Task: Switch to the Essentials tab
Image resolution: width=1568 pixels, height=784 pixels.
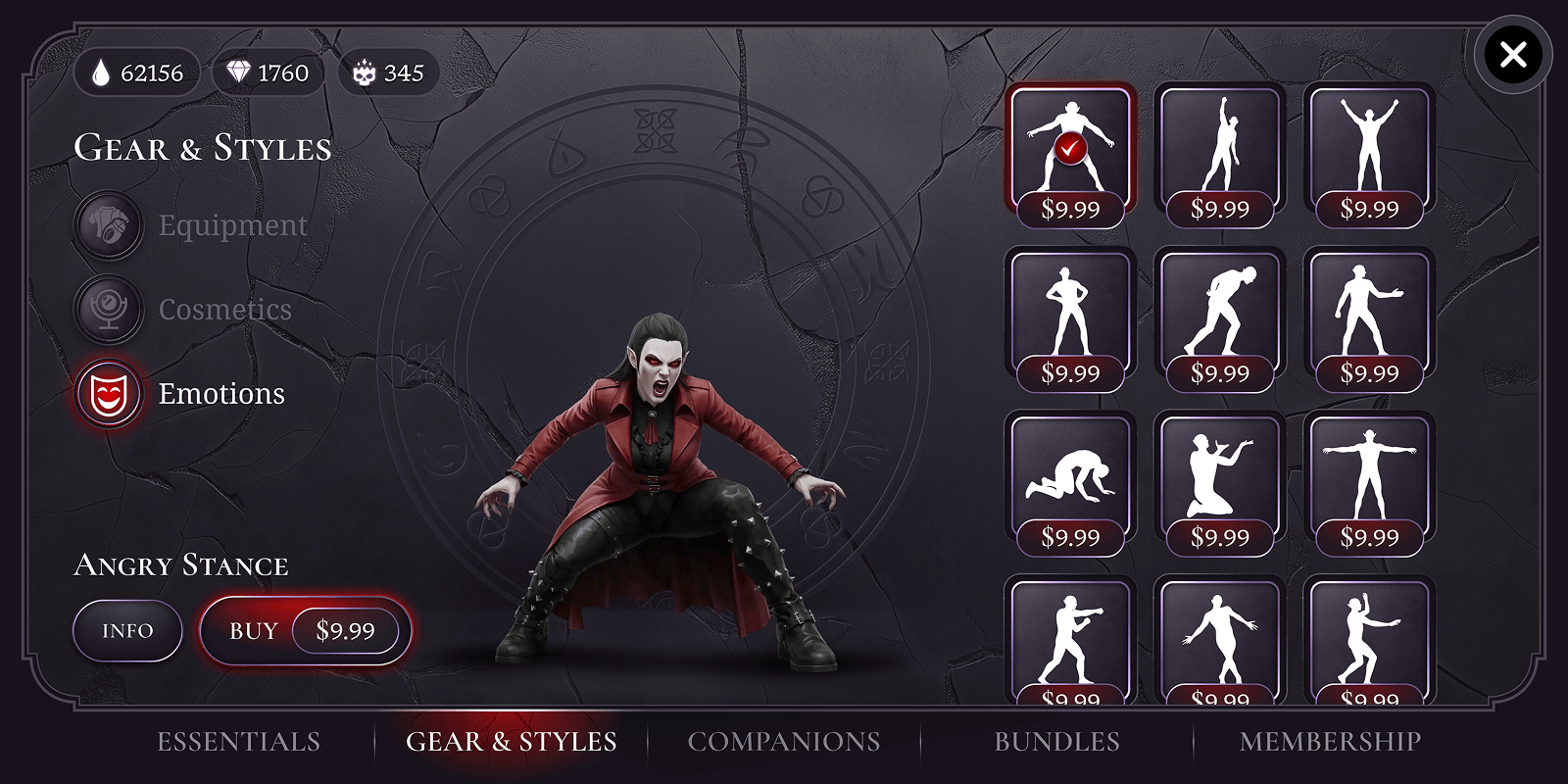Action: pos(238,742)
